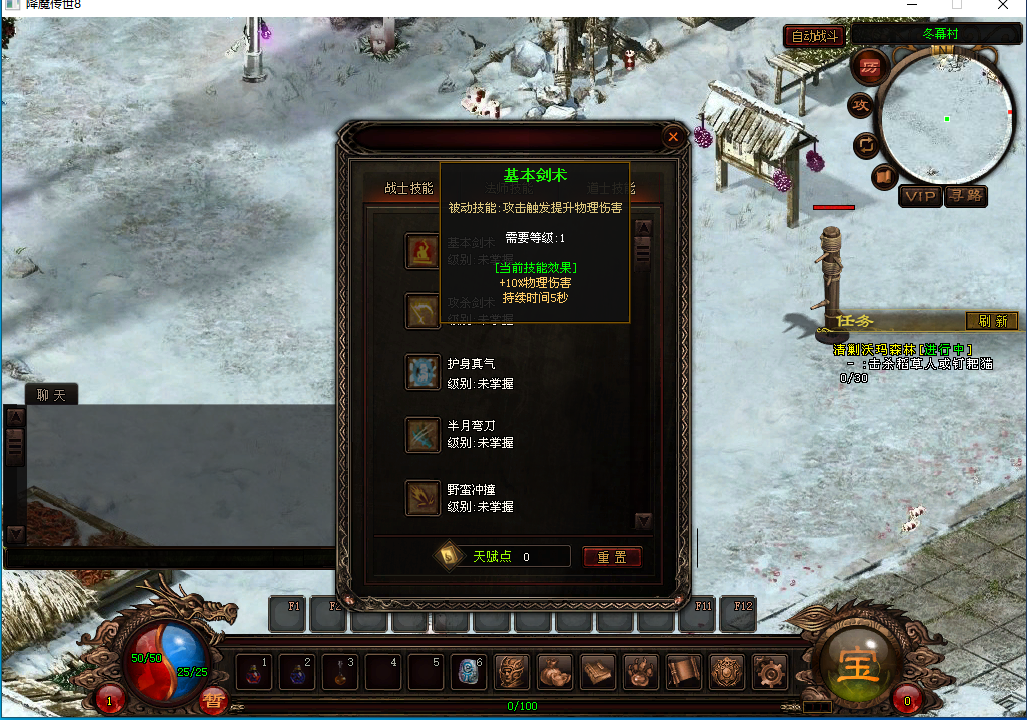
Task: Toggle the 自动战斗 auto-battle button
Action: [814, 36]
